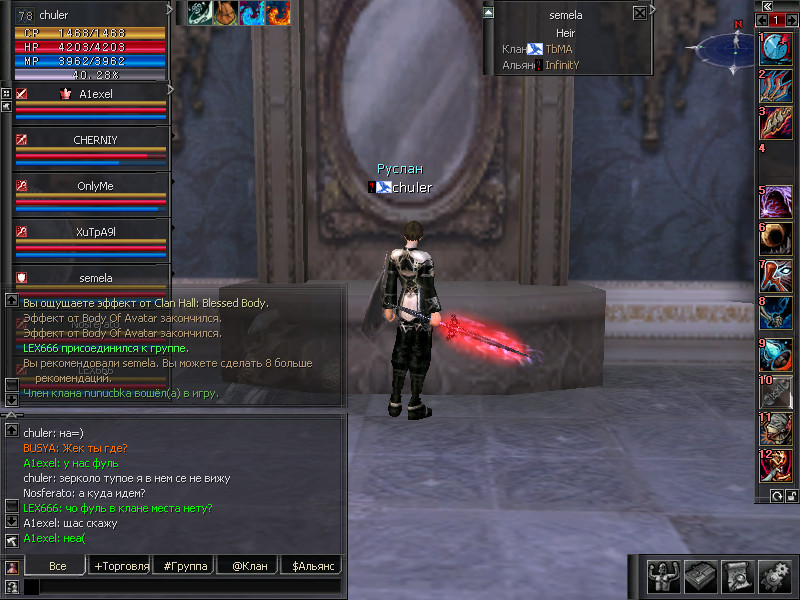The image size is (800, 600).
Task: Target party member OnlyMe
Action: [x=95, y=186]
